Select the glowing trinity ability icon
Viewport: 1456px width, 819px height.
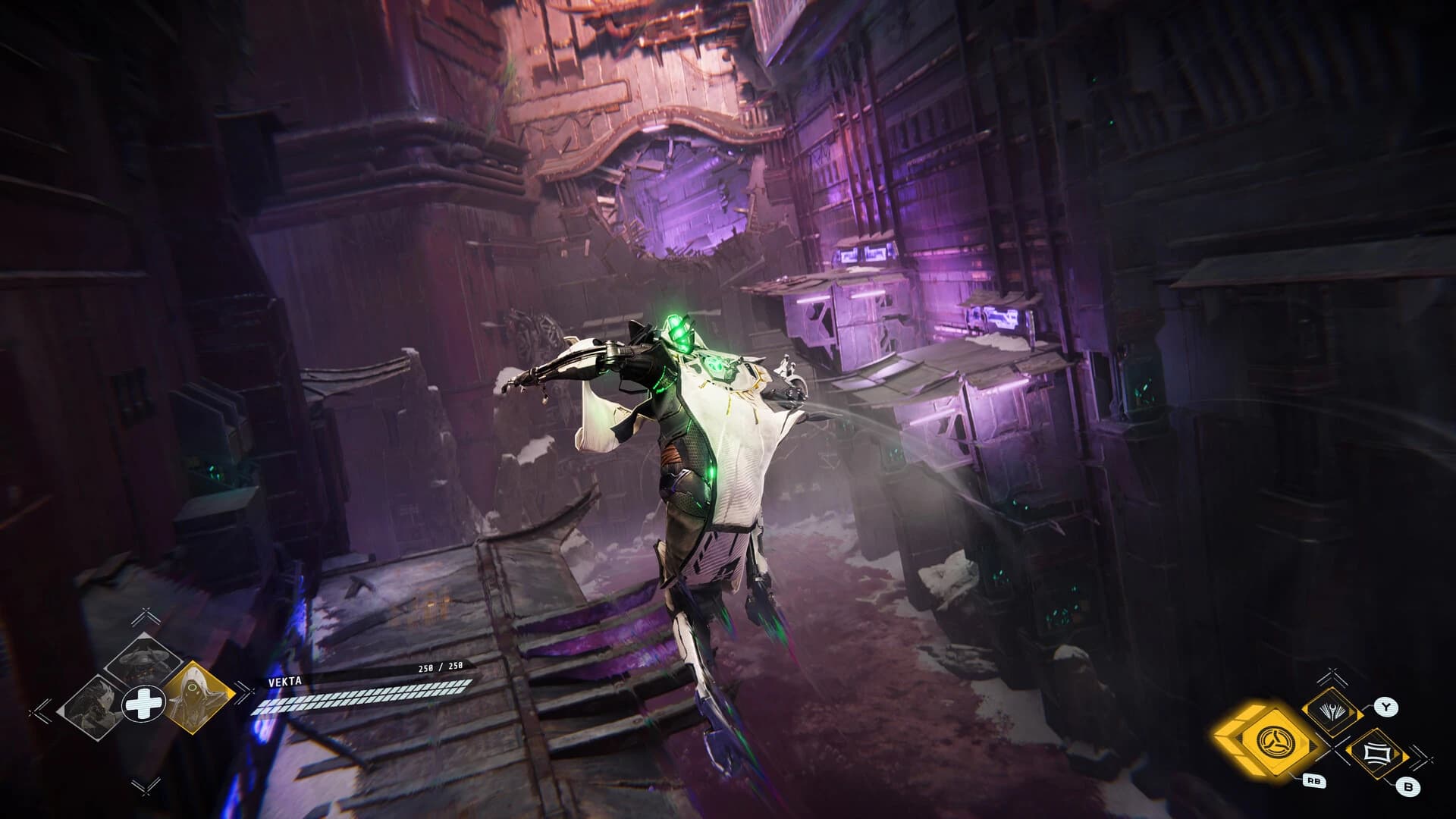tap(1276, 742)
